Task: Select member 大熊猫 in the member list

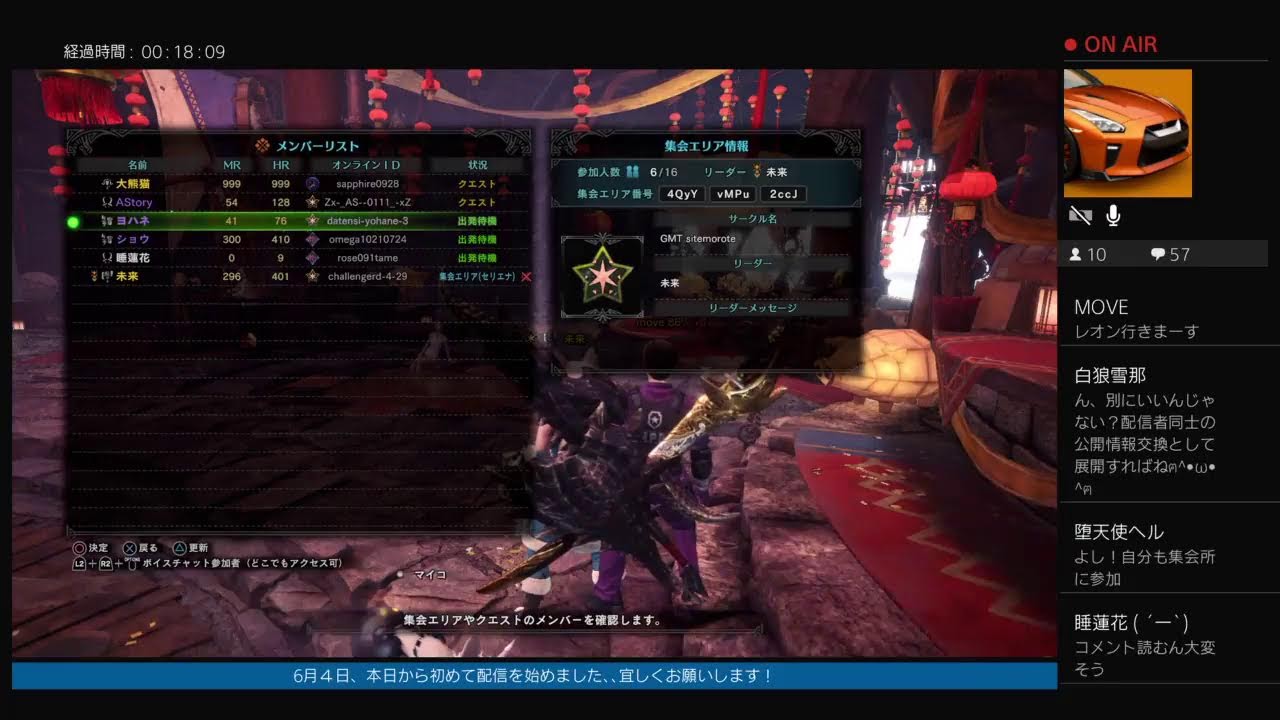Action: point(300,184)
